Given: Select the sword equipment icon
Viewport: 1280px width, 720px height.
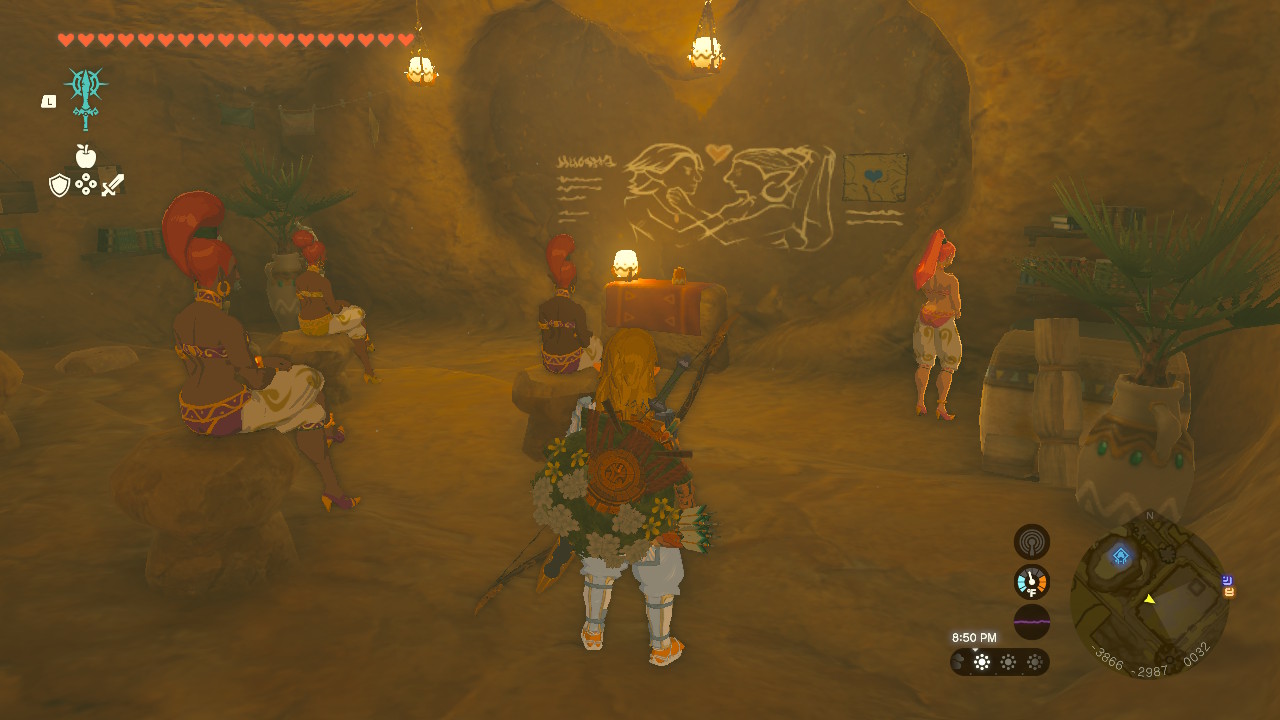Looking at the screenshot, I should [114, 185].
